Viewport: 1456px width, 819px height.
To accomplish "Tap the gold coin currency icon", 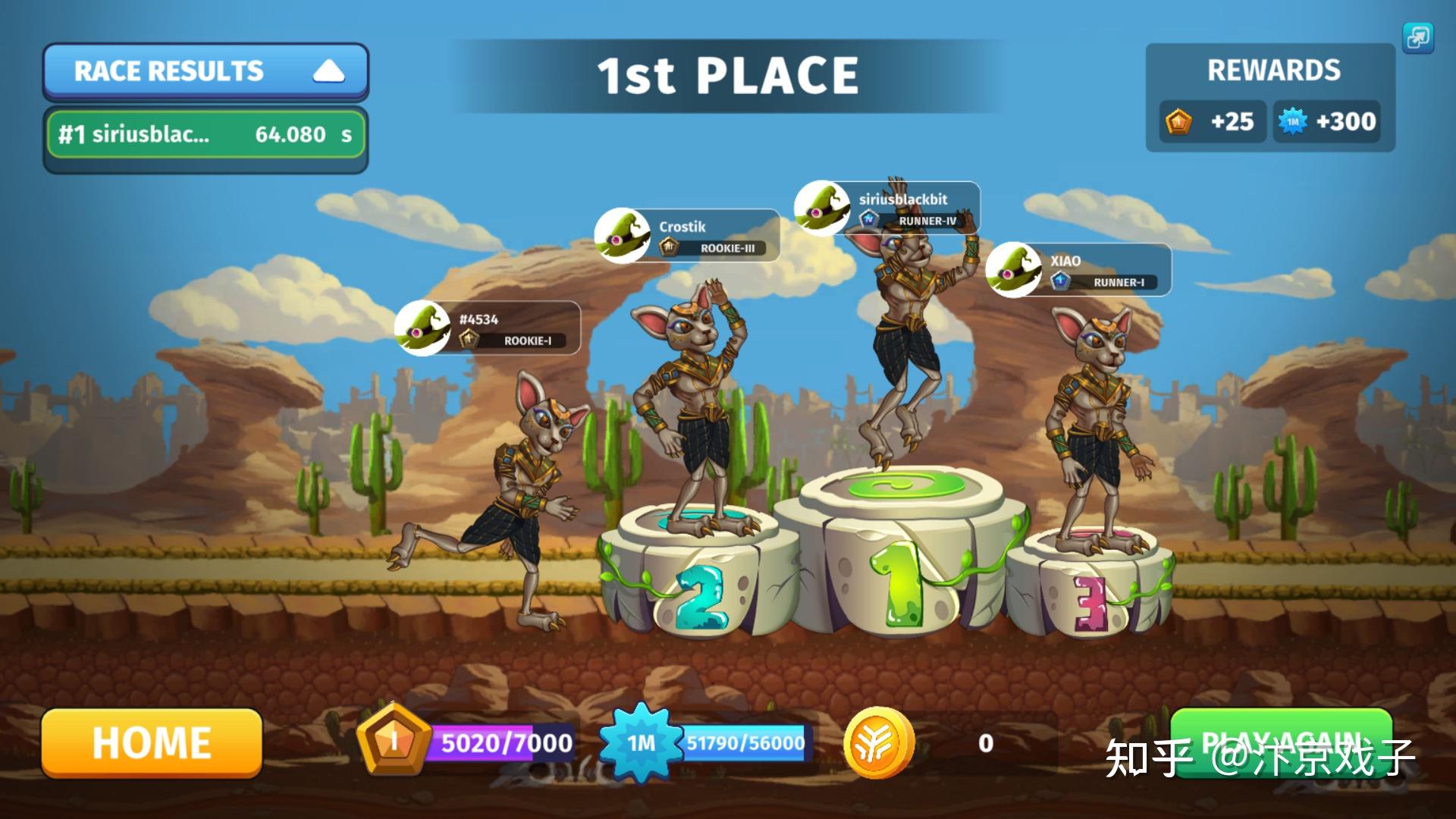I will click(x=879, y=742).
